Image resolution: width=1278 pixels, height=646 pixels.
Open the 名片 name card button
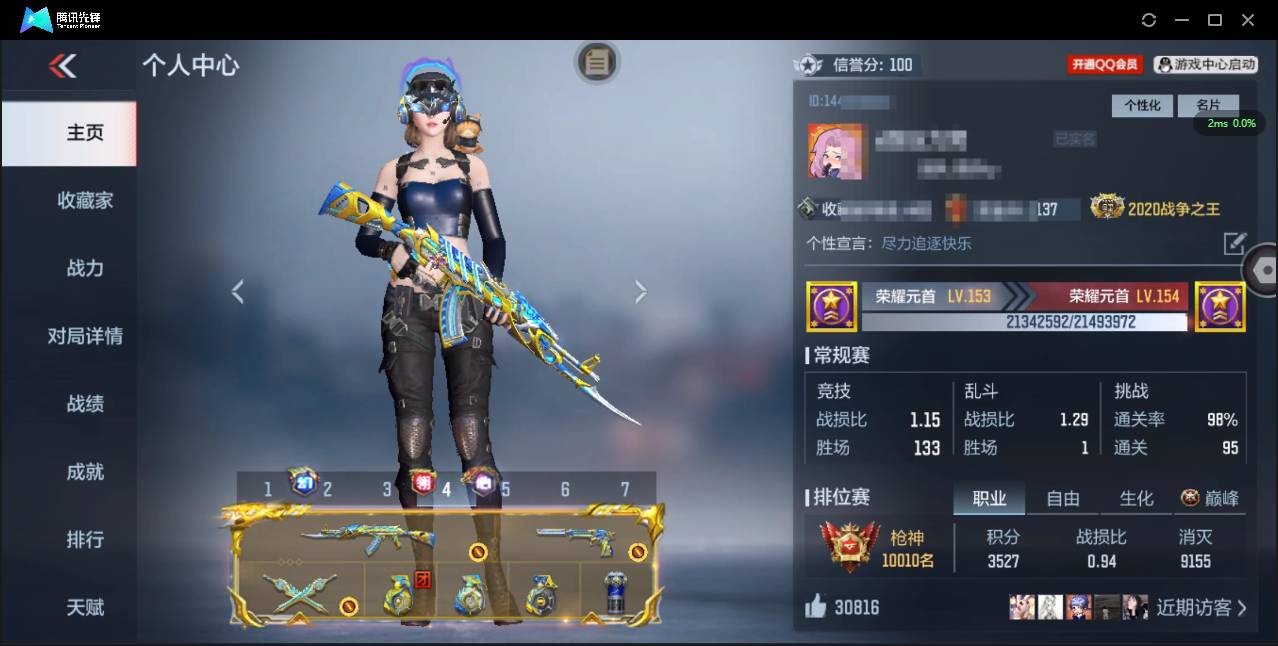click(x=1208, y=105)
